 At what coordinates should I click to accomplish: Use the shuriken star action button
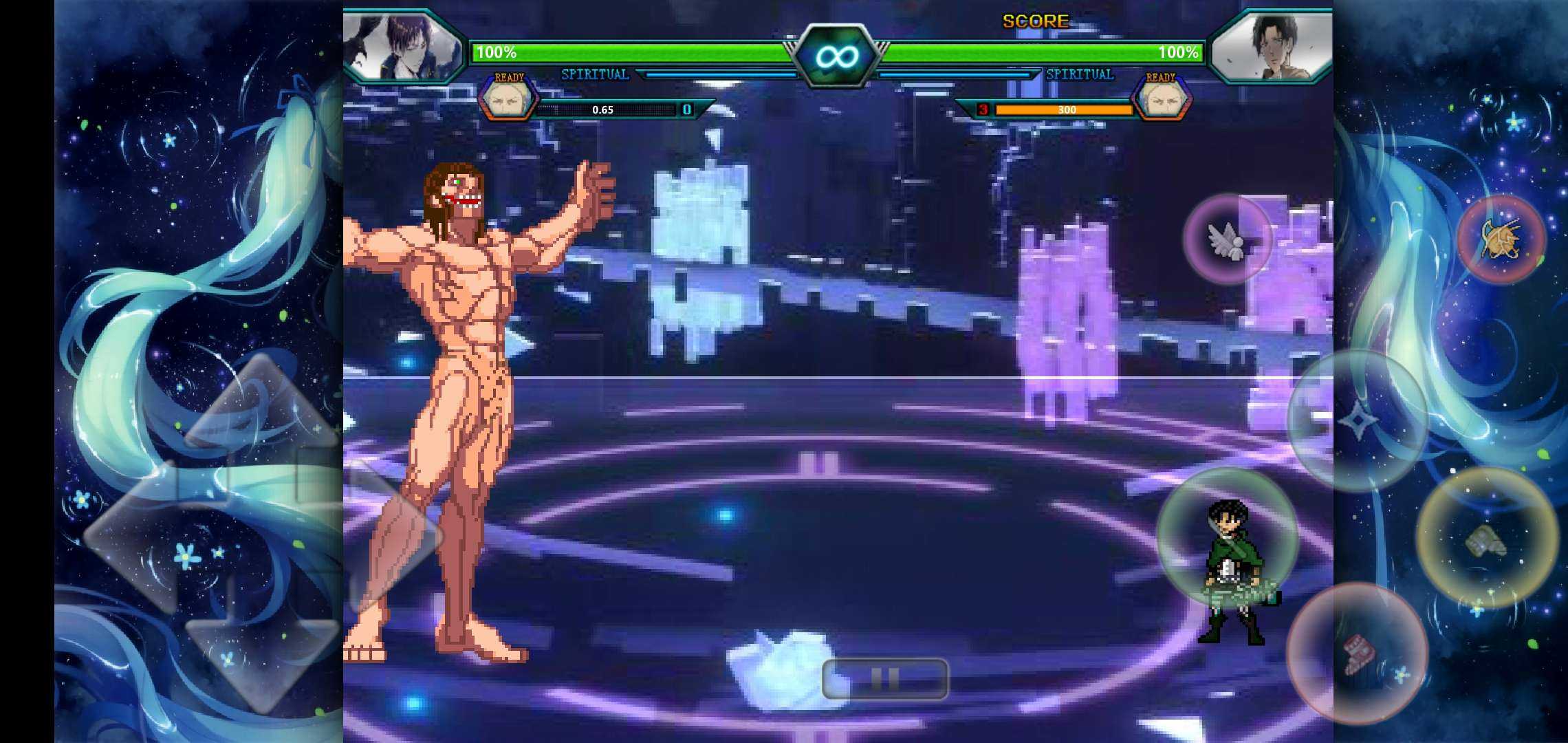coord(1357,420)
